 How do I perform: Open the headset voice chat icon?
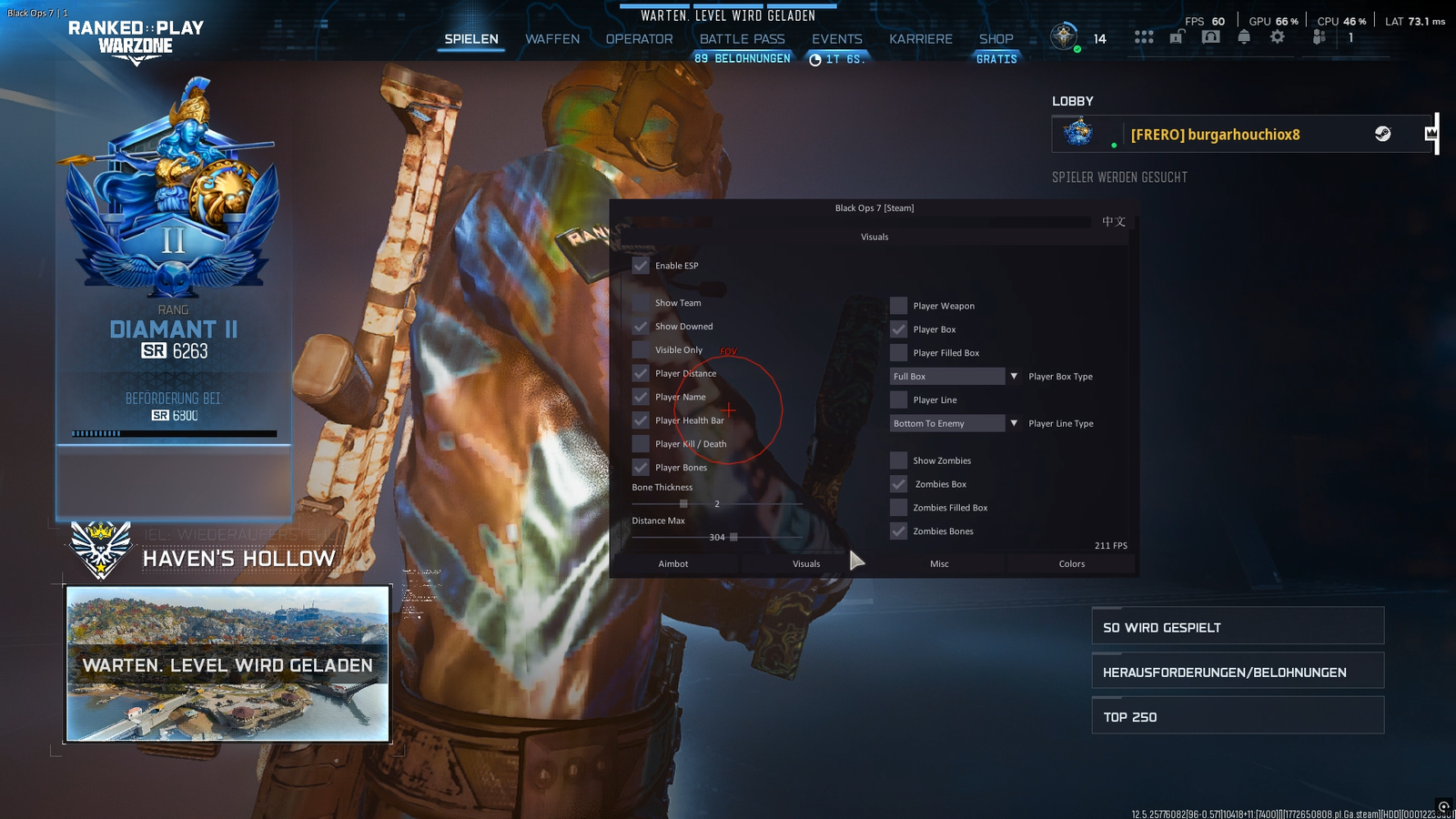(1210, 37)
